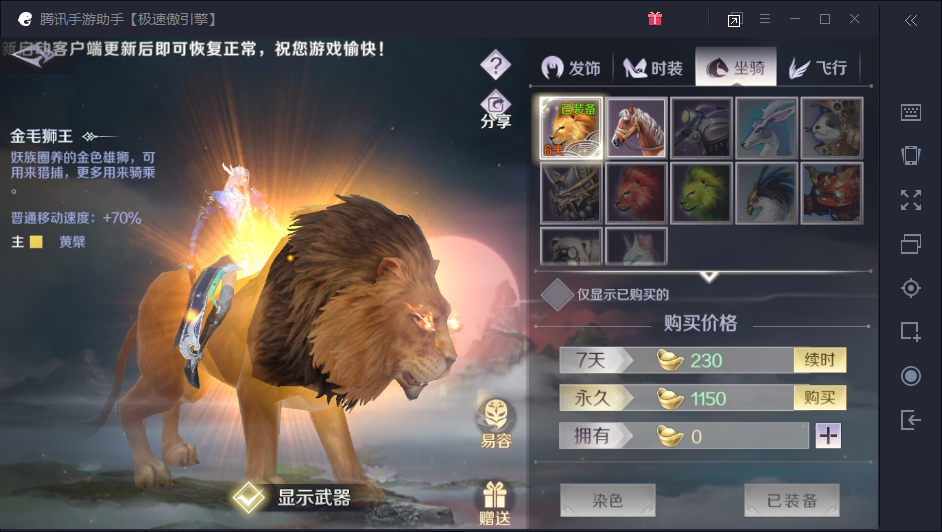Open the 易容 face change option

495,421
